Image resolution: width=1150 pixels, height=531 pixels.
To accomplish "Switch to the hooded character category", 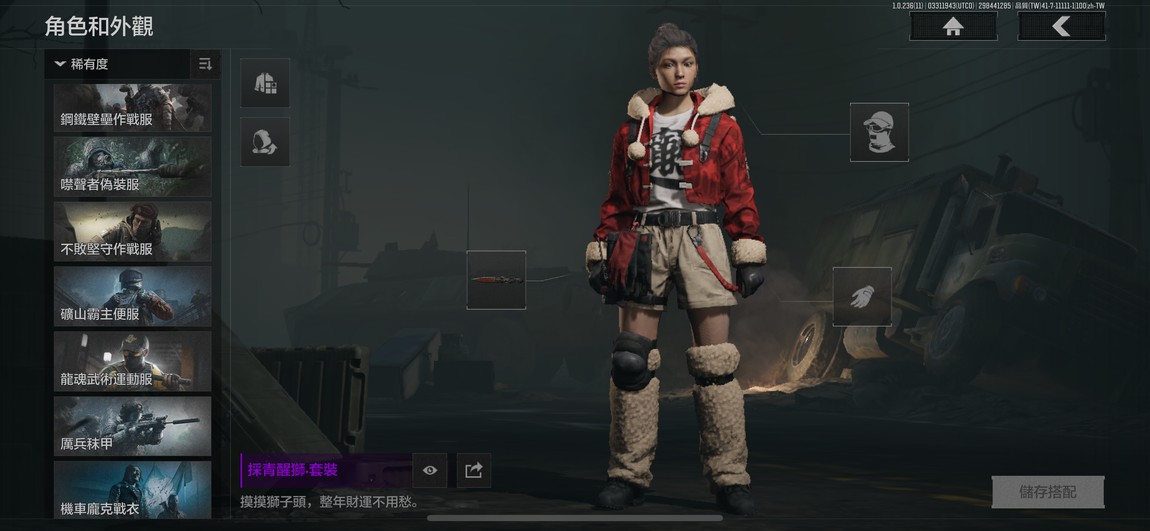I will tap(265, 142).
